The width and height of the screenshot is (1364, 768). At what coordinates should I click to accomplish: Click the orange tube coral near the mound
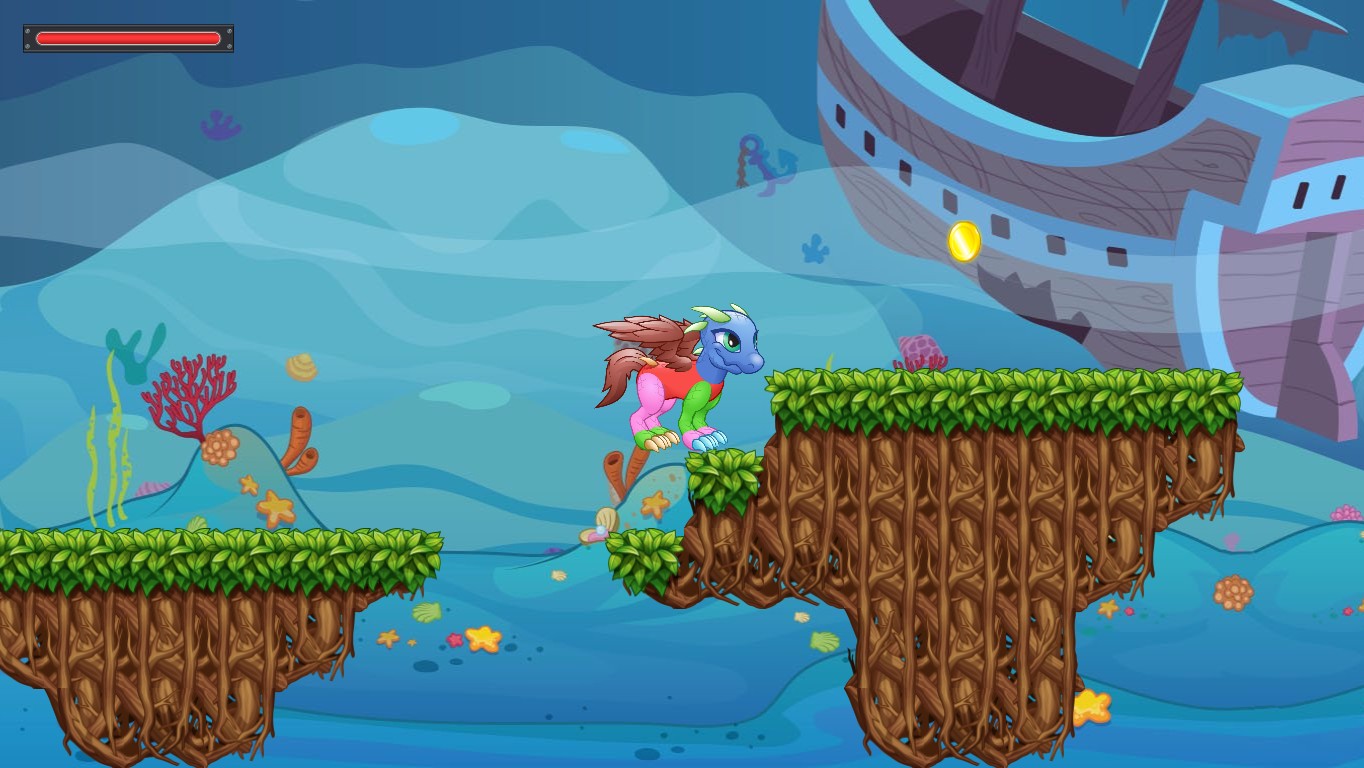pos(300,440)
